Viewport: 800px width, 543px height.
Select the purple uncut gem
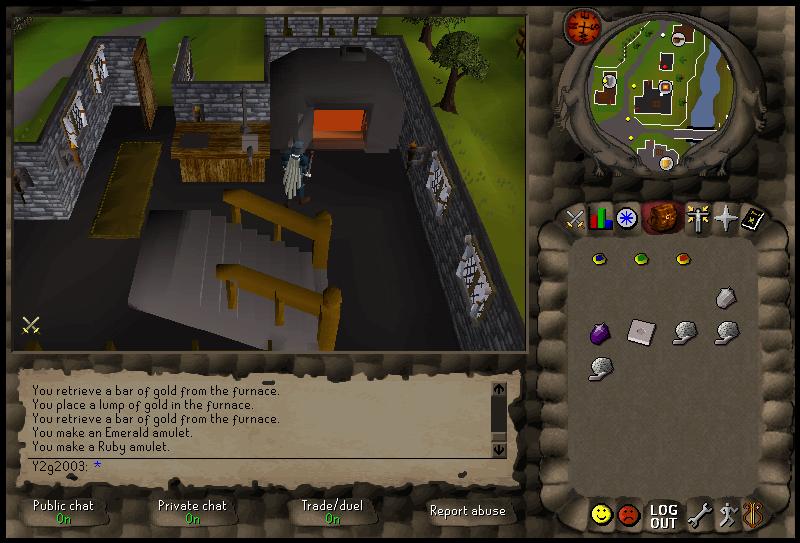(x=599, y=332)
